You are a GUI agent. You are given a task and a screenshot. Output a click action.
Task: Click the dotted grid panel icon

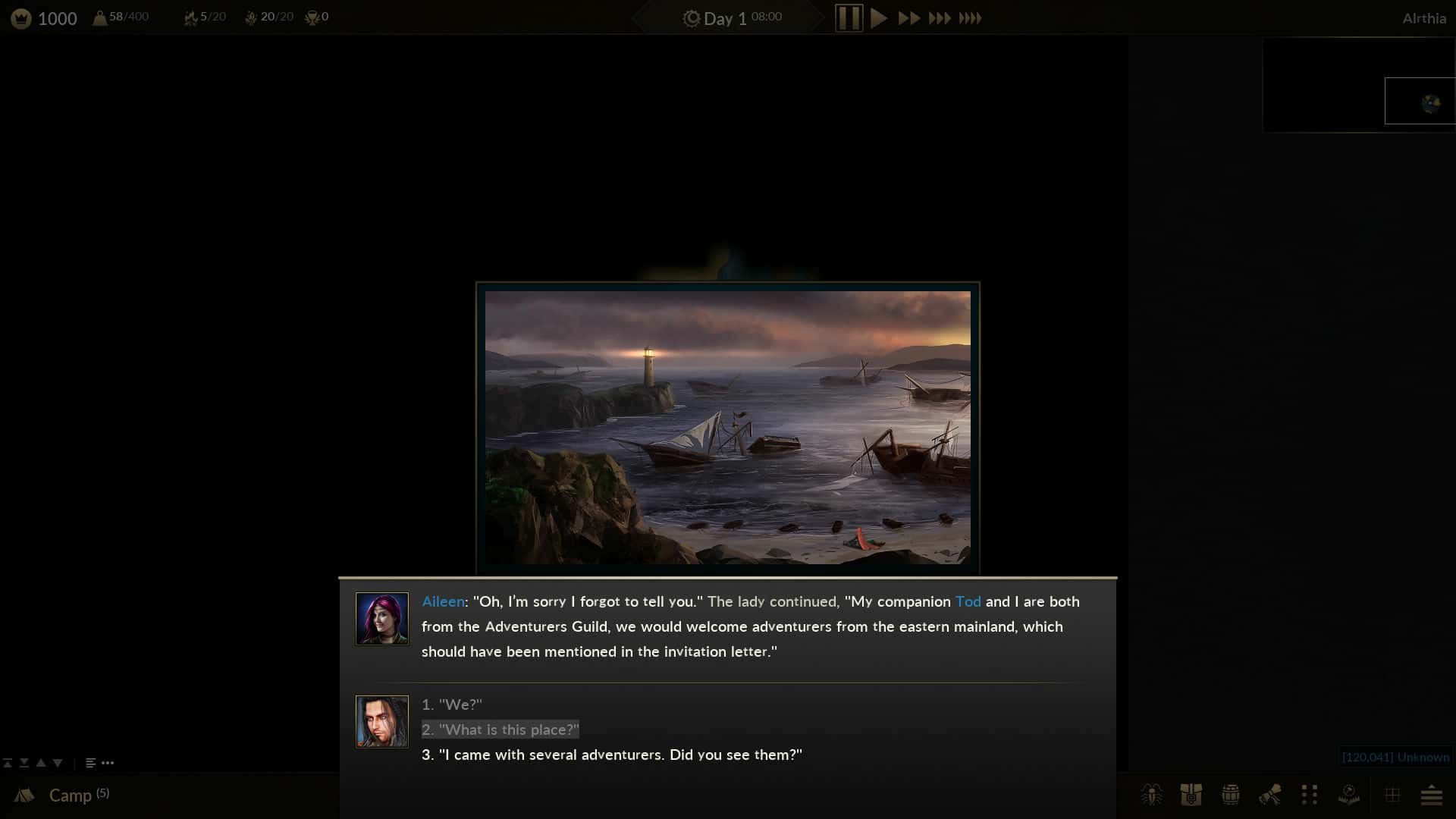(x=1309, y=795)
